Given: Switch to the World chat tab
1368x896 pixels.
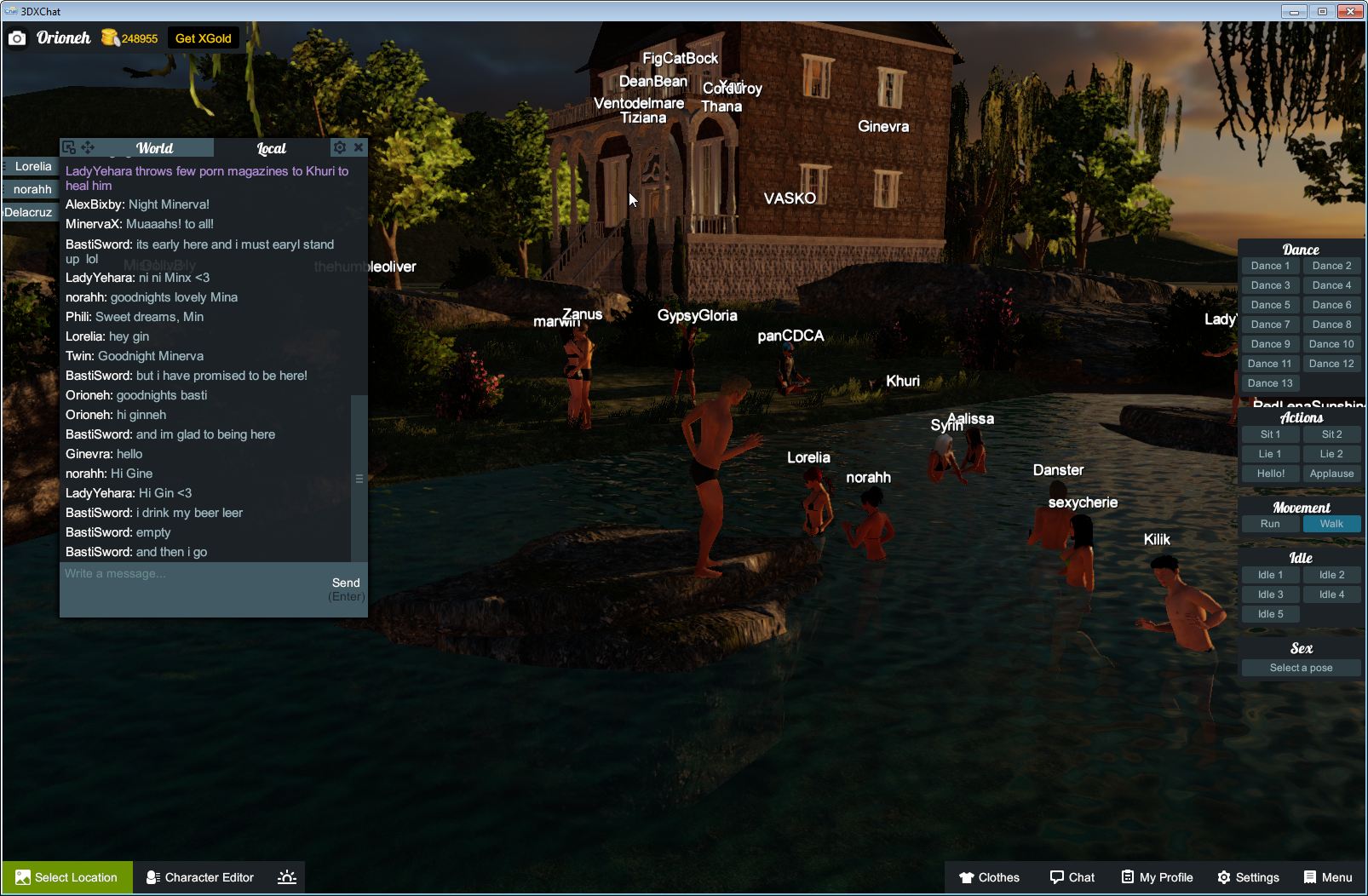Looking at the screenshot, I should [x=157, y=147].
